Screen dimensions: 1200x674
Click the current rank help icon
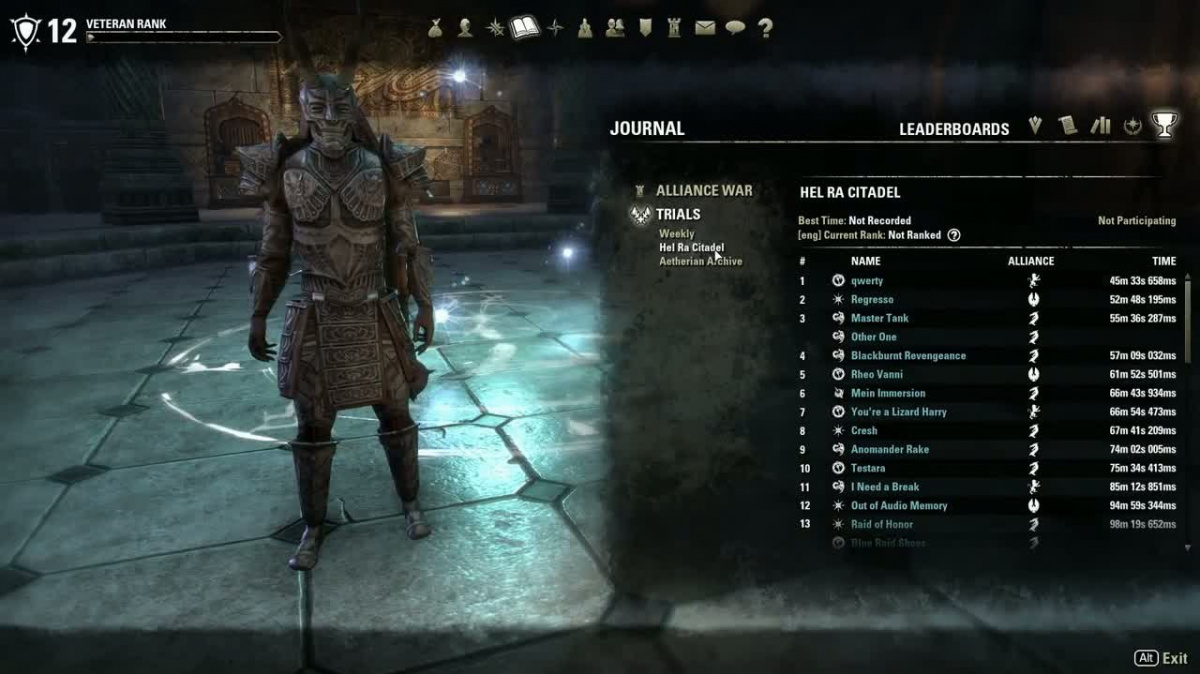click(x=954, y=236)
